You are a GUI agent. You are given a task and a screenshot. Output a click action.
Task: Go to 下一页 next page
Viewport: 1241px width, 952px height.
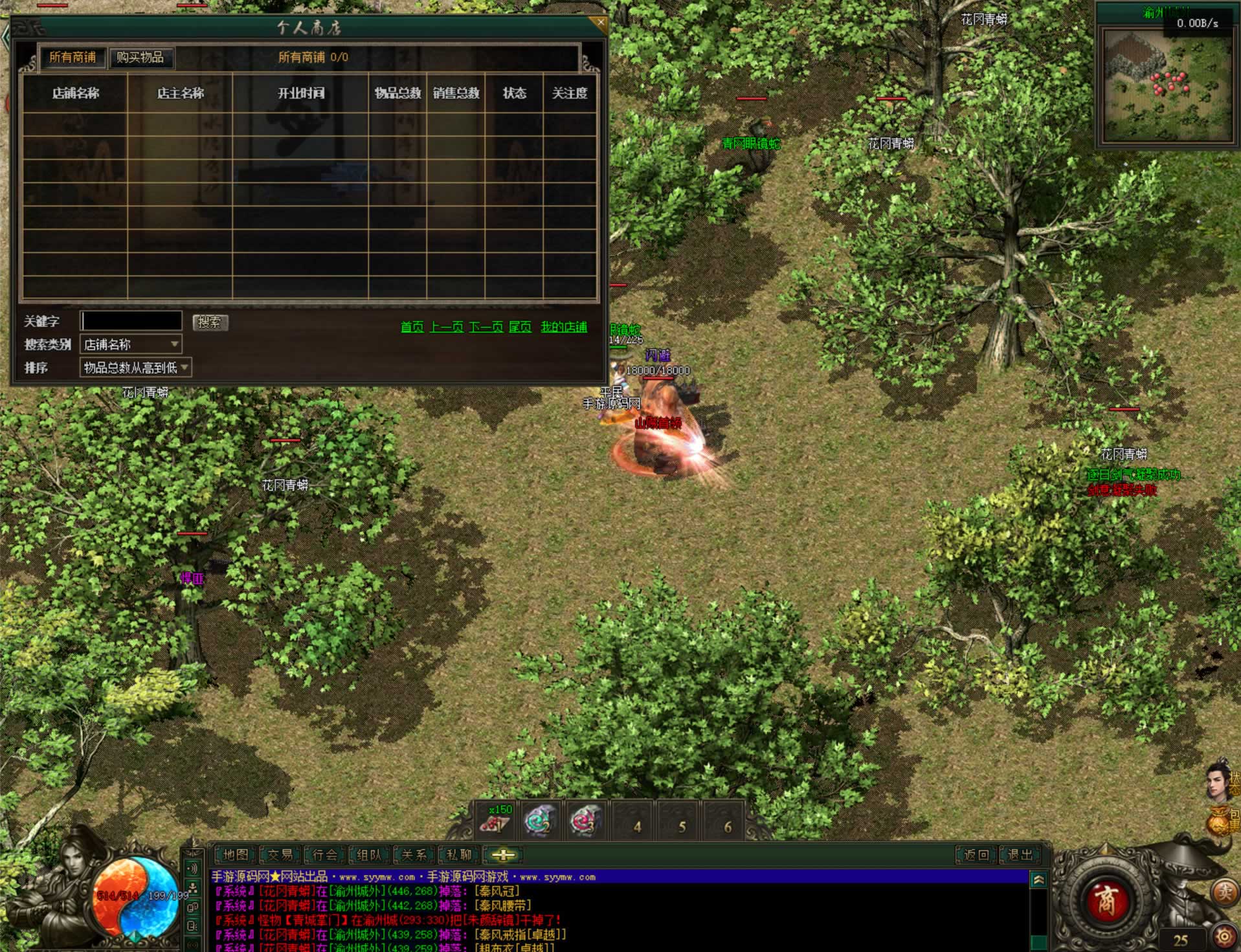(486, 327)
